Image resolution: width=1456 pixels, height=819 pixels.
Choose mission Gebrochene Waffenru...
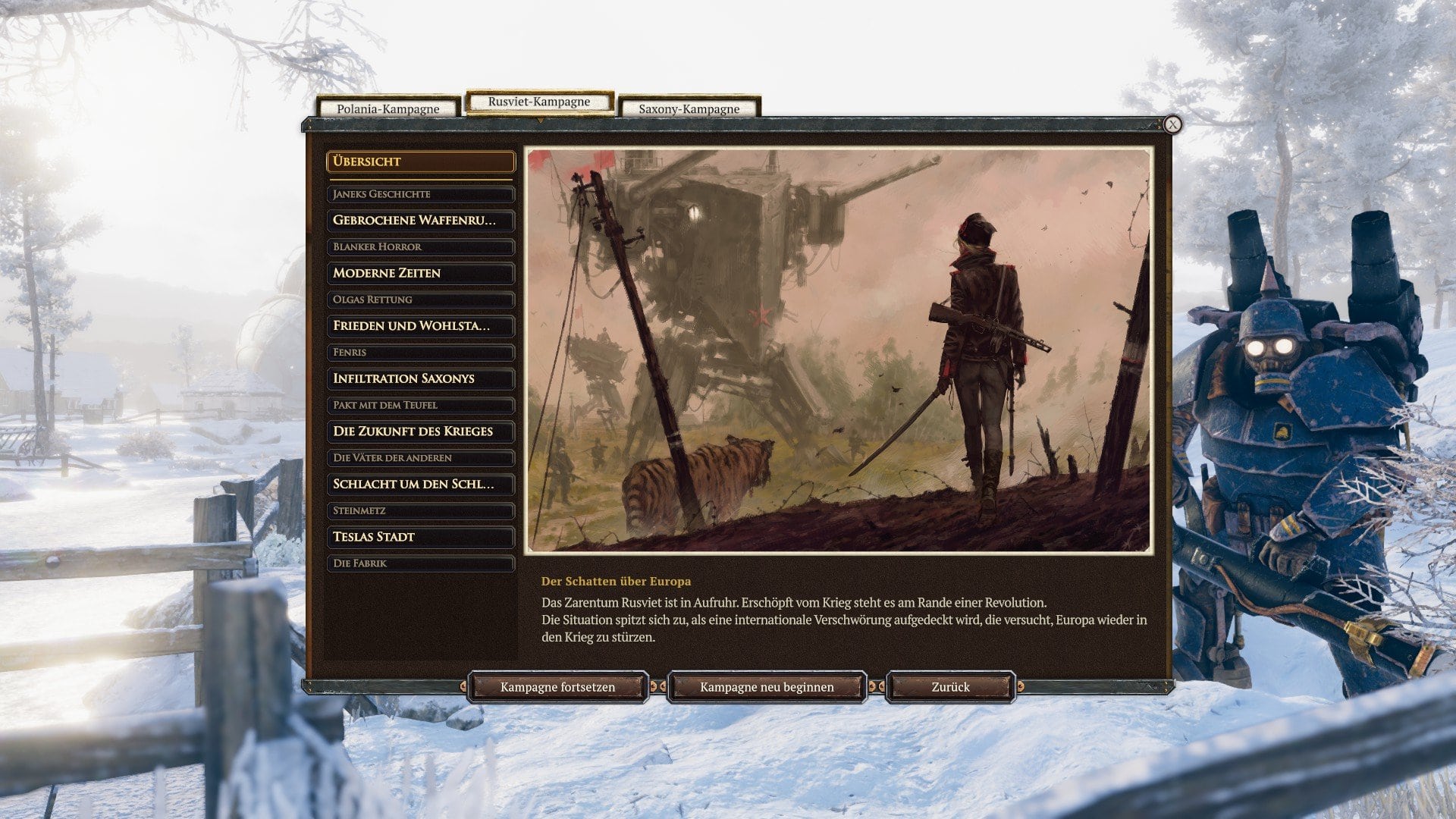[420, 220]
